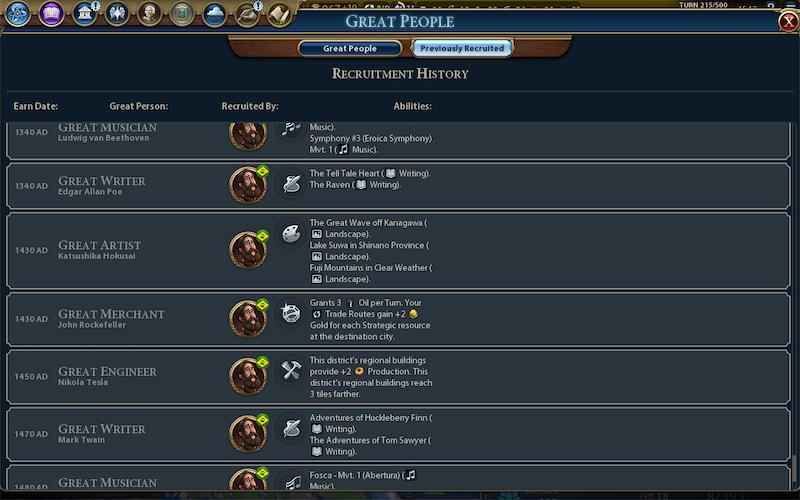Click the recruiter portrait beside Nikola Tesla
The image size is (800, 500).
coord(247,376)
